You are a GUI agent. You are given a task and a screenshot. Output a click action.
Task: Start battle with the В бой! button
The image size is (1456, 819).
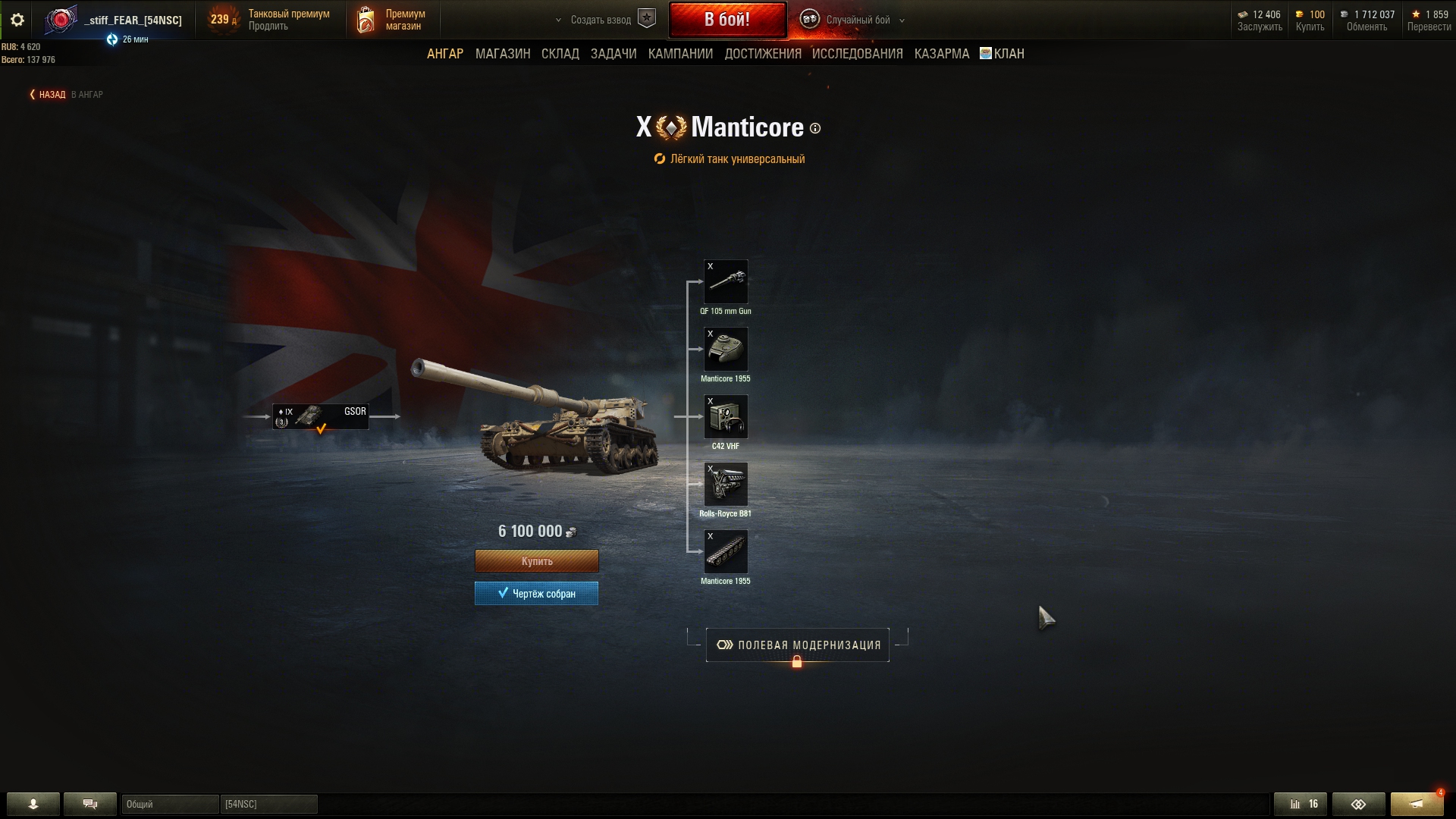pos(727,20)
